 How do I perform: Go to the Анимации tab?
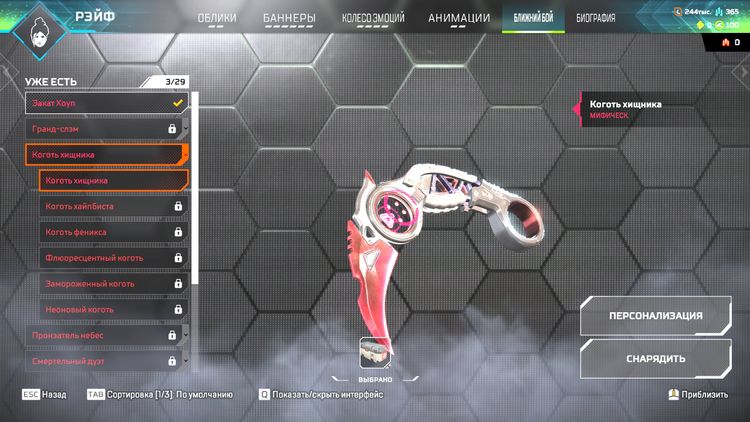[x=459, y=18]
